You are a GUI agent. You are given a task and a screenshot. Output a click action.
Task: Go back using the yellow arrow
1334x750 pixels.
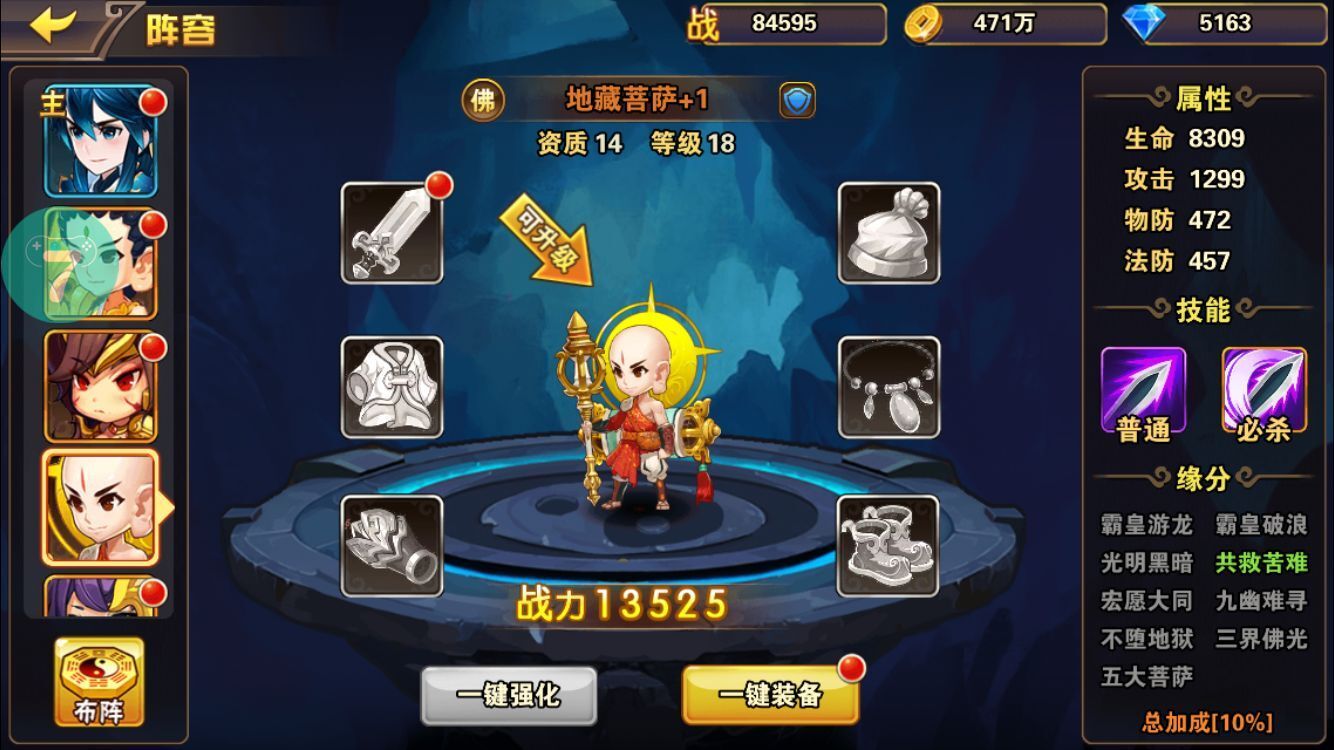(x=53, y=27)
